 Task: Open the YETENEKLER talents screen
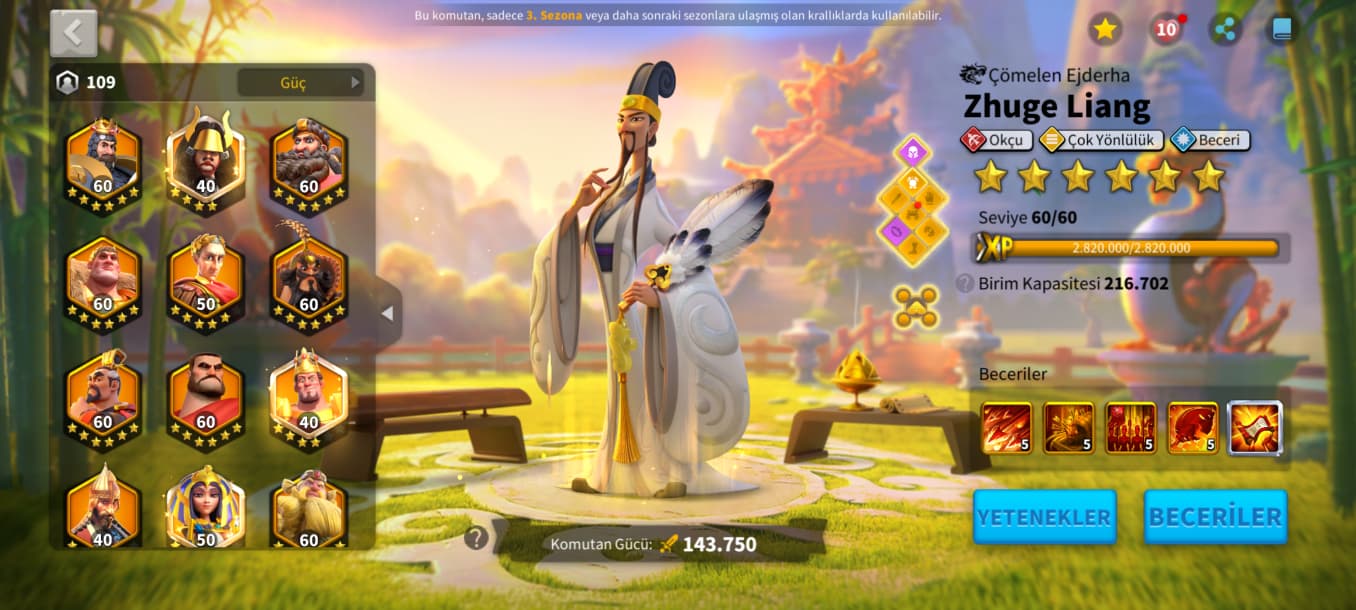click(1044, 517)
